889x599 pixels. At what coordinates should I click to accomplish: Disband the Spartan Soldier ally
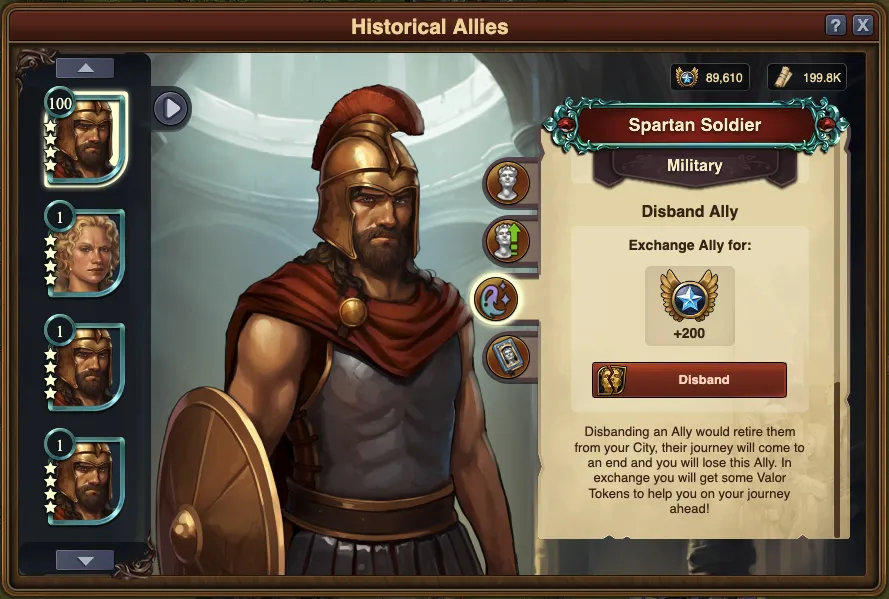pos(689,380)
